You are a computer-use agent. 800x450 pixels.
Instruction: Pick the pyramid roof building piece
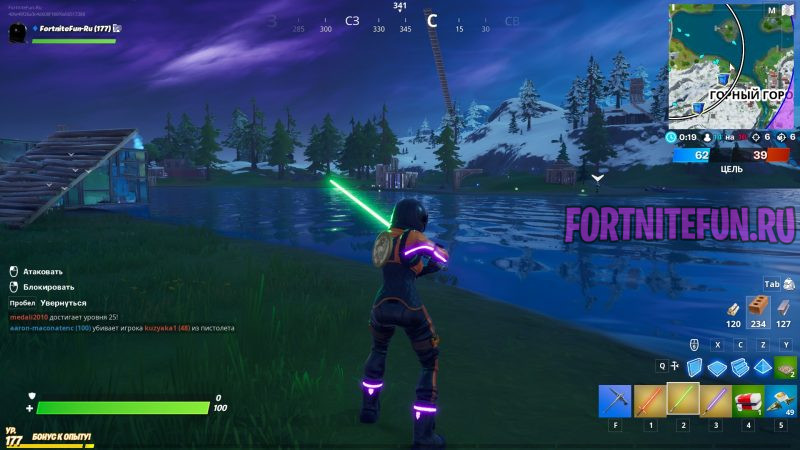point(763,367)
